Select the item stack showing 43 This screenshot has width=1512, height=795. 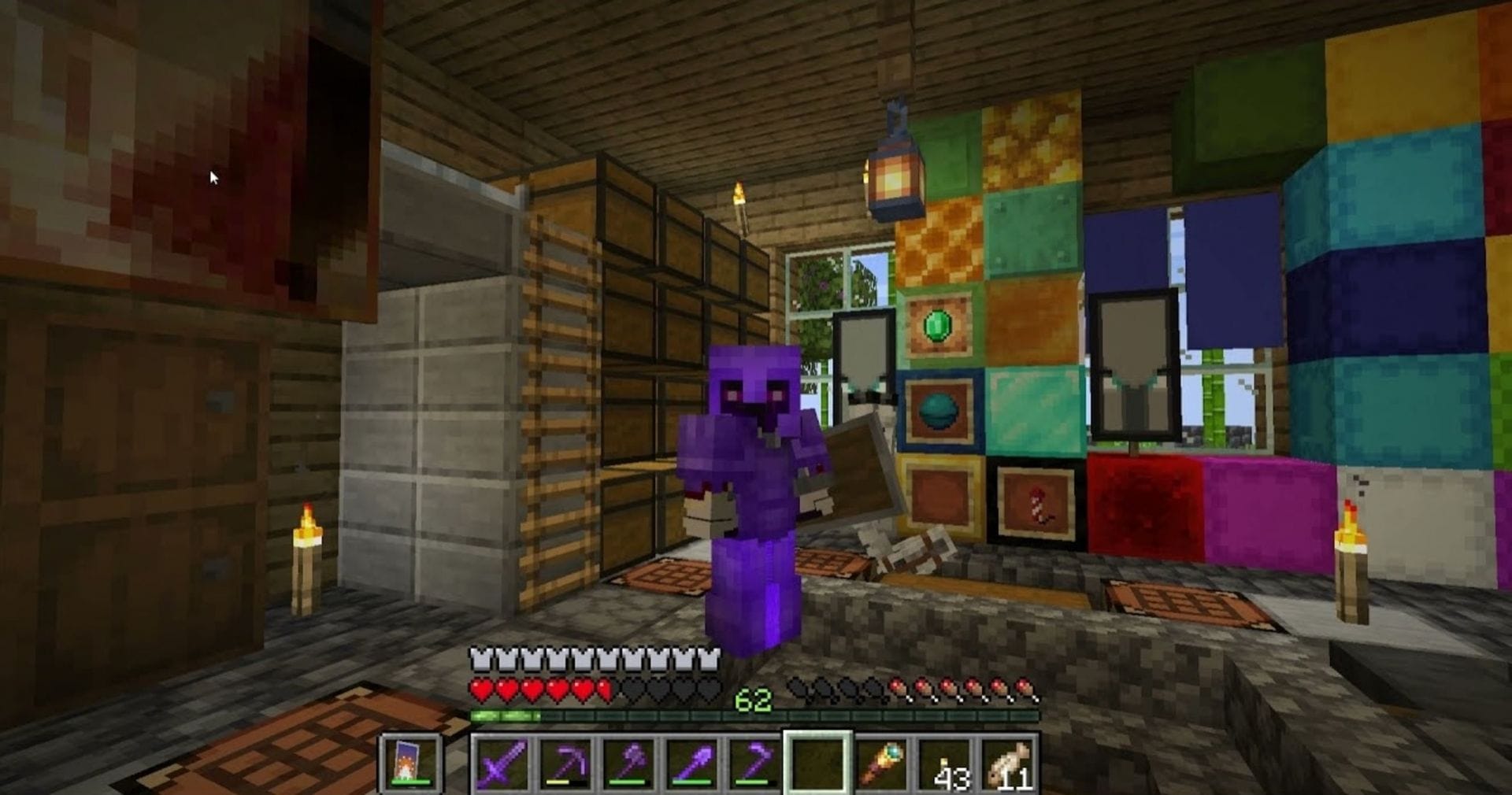click(x=945, y=762)
